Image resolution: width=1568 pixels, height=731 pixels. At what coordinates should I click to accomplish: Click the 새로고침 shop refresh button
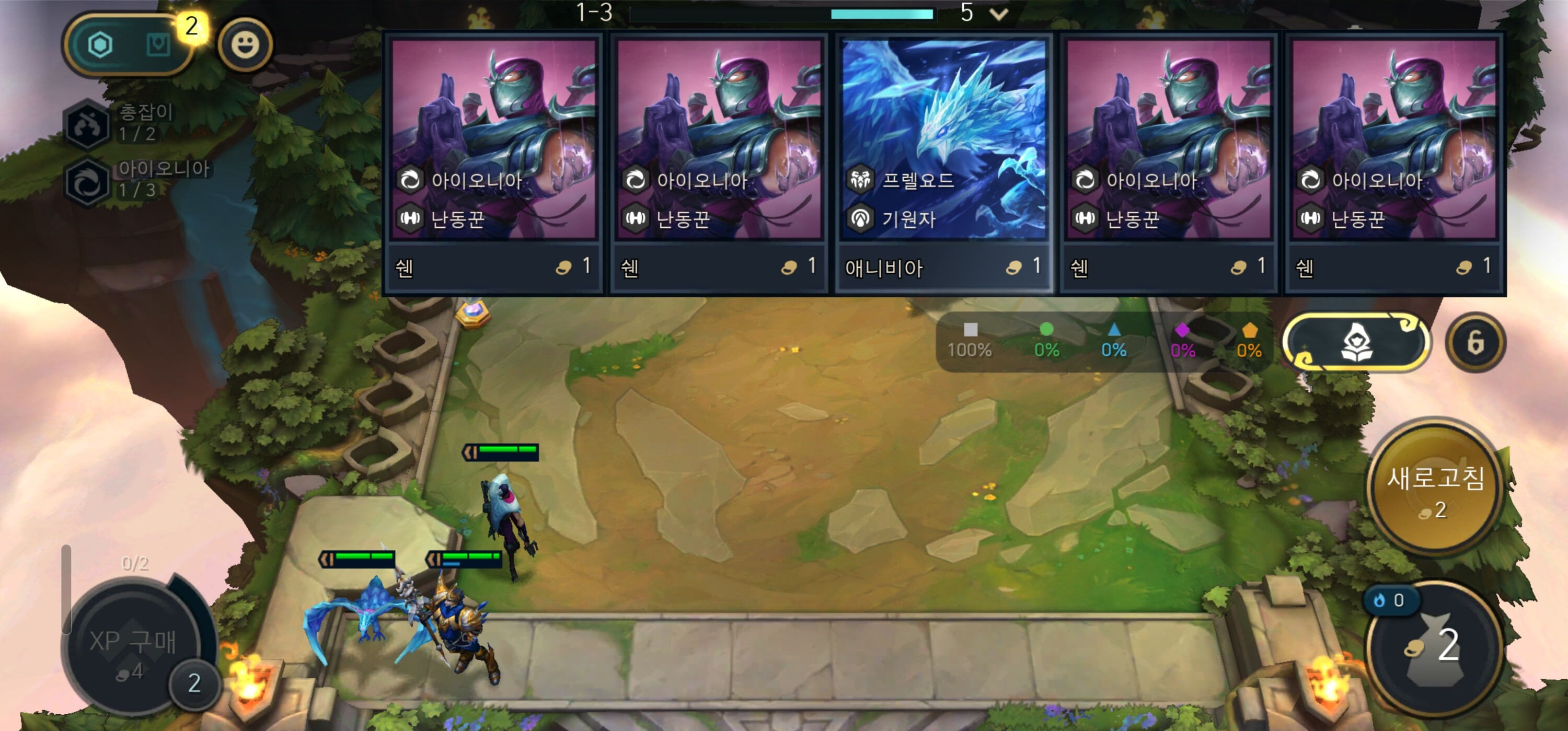pyautogui.click(x=1435, y=489)
